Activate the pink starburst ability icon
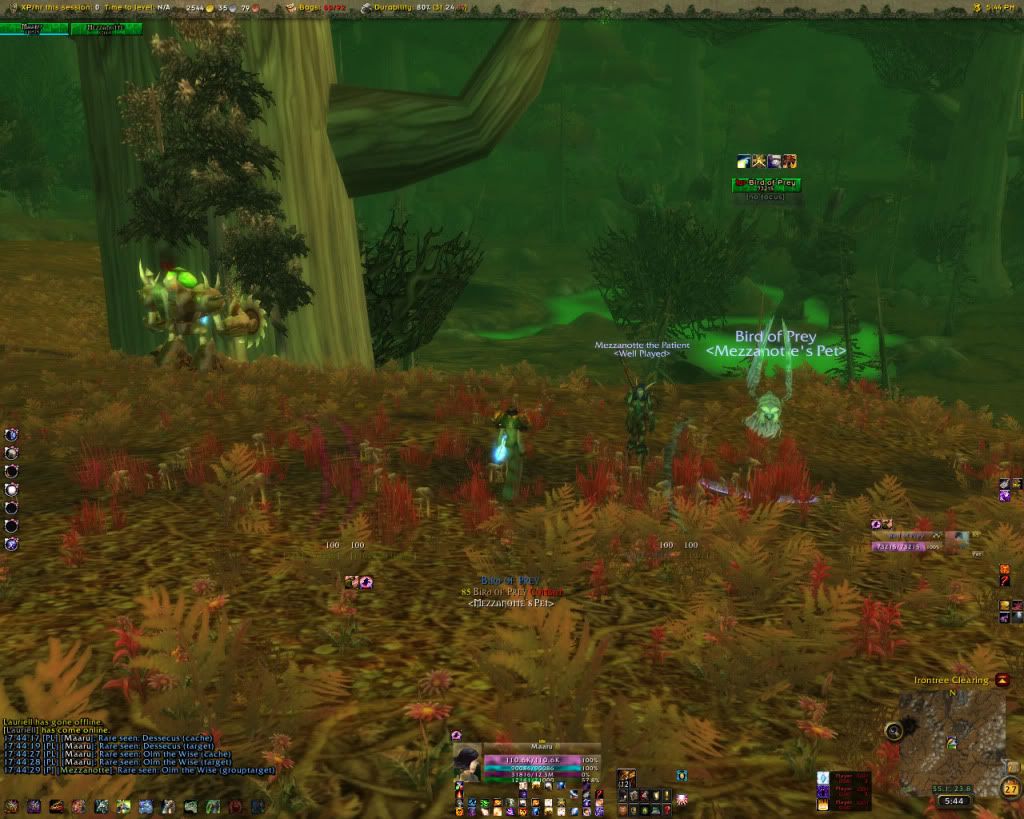 [x=682, y=798]
